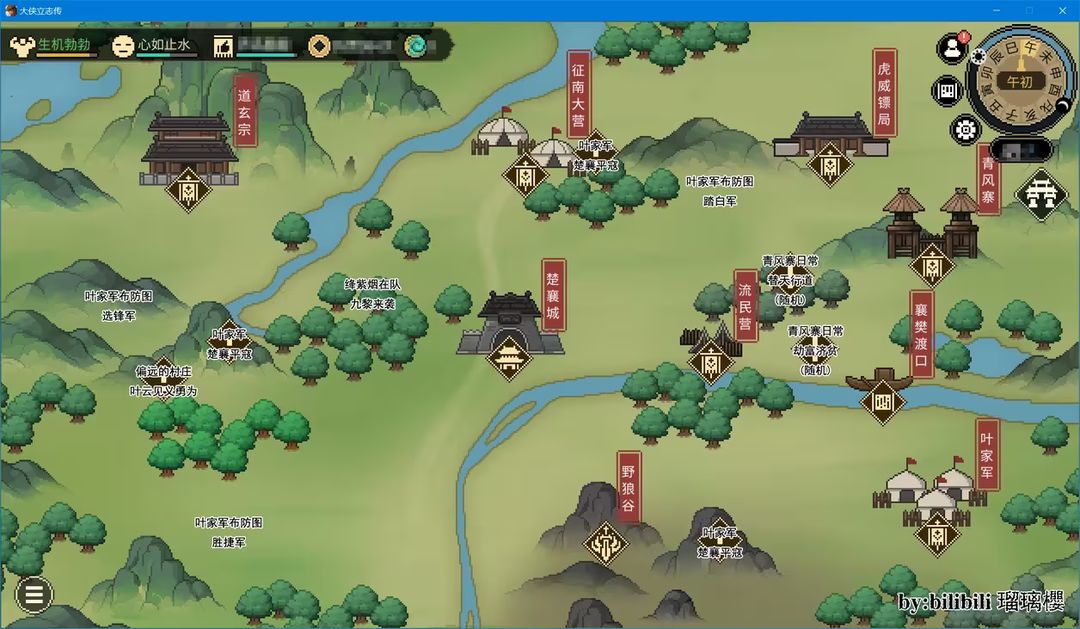The image size is (1080, 629).
Task: Open the round hamburger menu button
Action: point(33,595)
